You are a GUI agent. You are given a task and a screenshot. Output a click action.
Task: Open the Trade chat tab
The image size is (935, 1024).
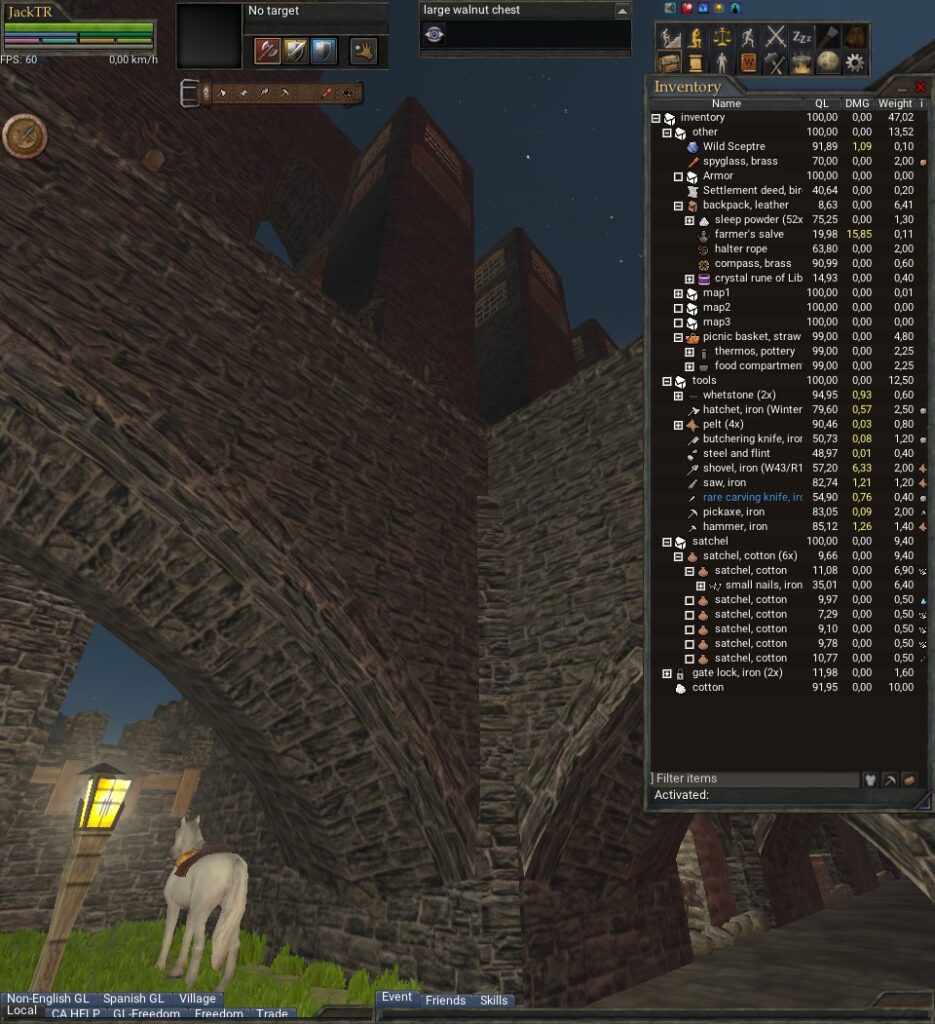coord(271,1014)
